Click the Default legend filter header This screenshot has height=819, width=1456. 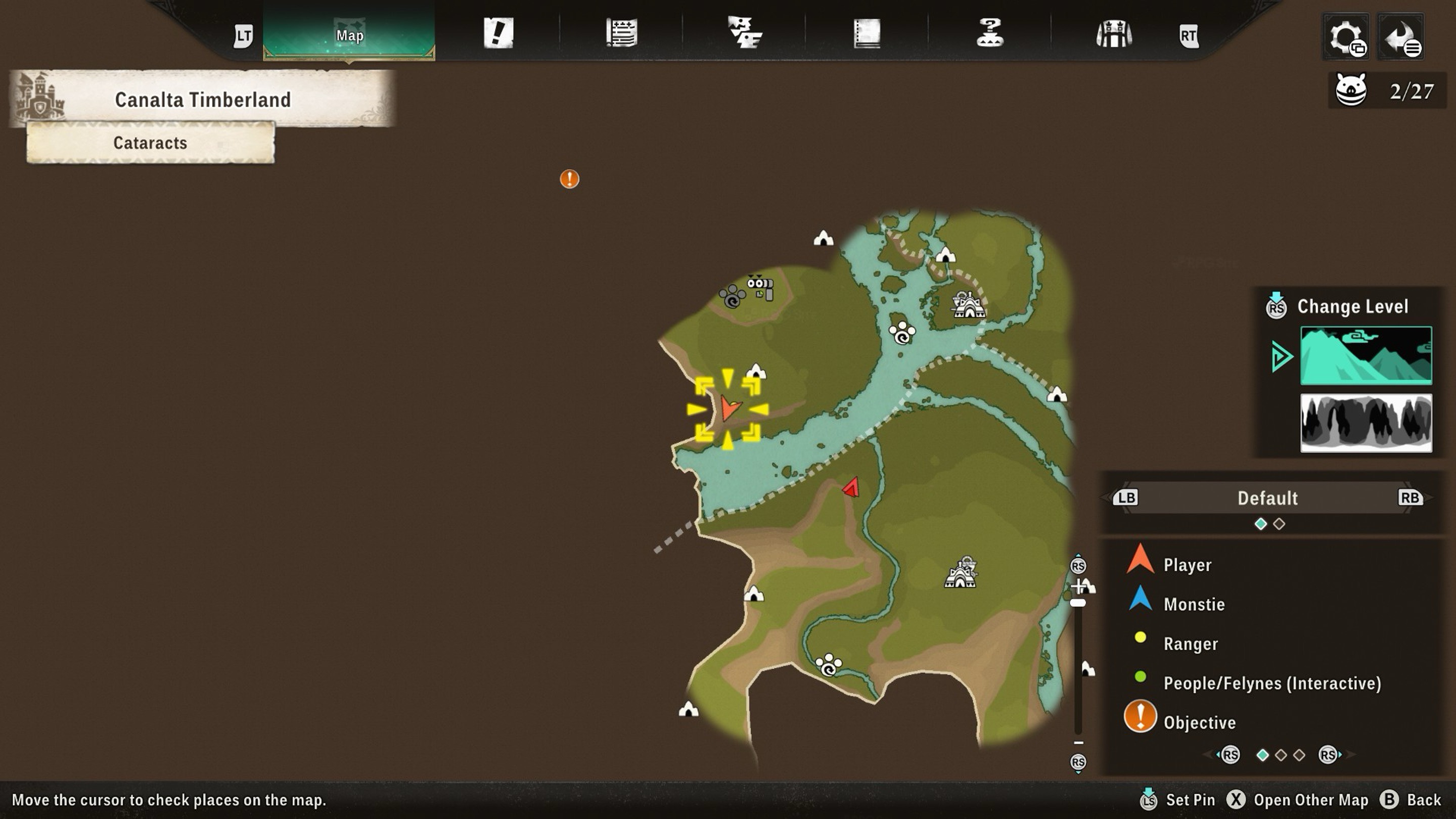click(x=1267, y=498)
